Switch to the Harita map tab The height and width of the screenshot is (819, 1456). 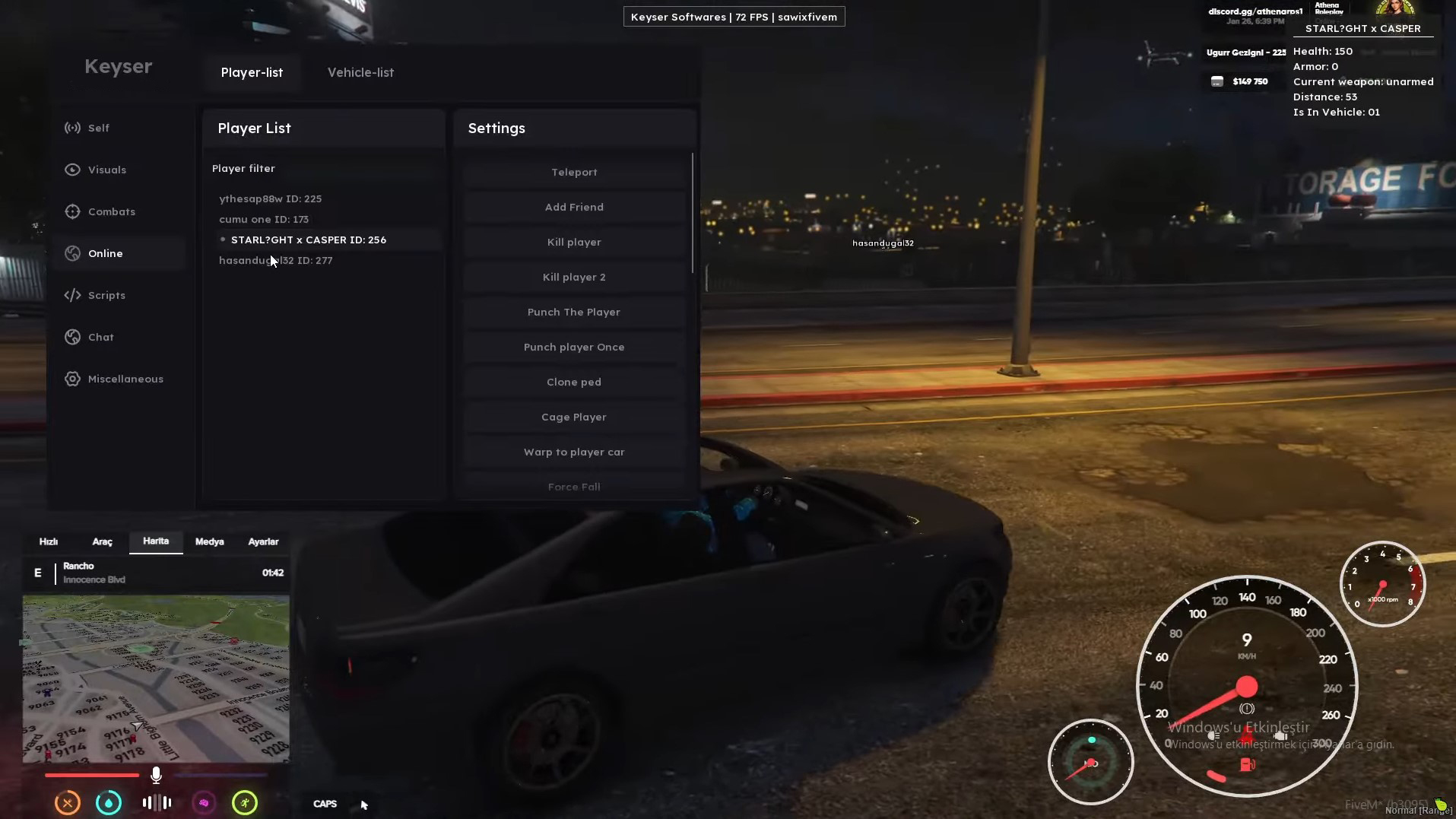[156, 541]
